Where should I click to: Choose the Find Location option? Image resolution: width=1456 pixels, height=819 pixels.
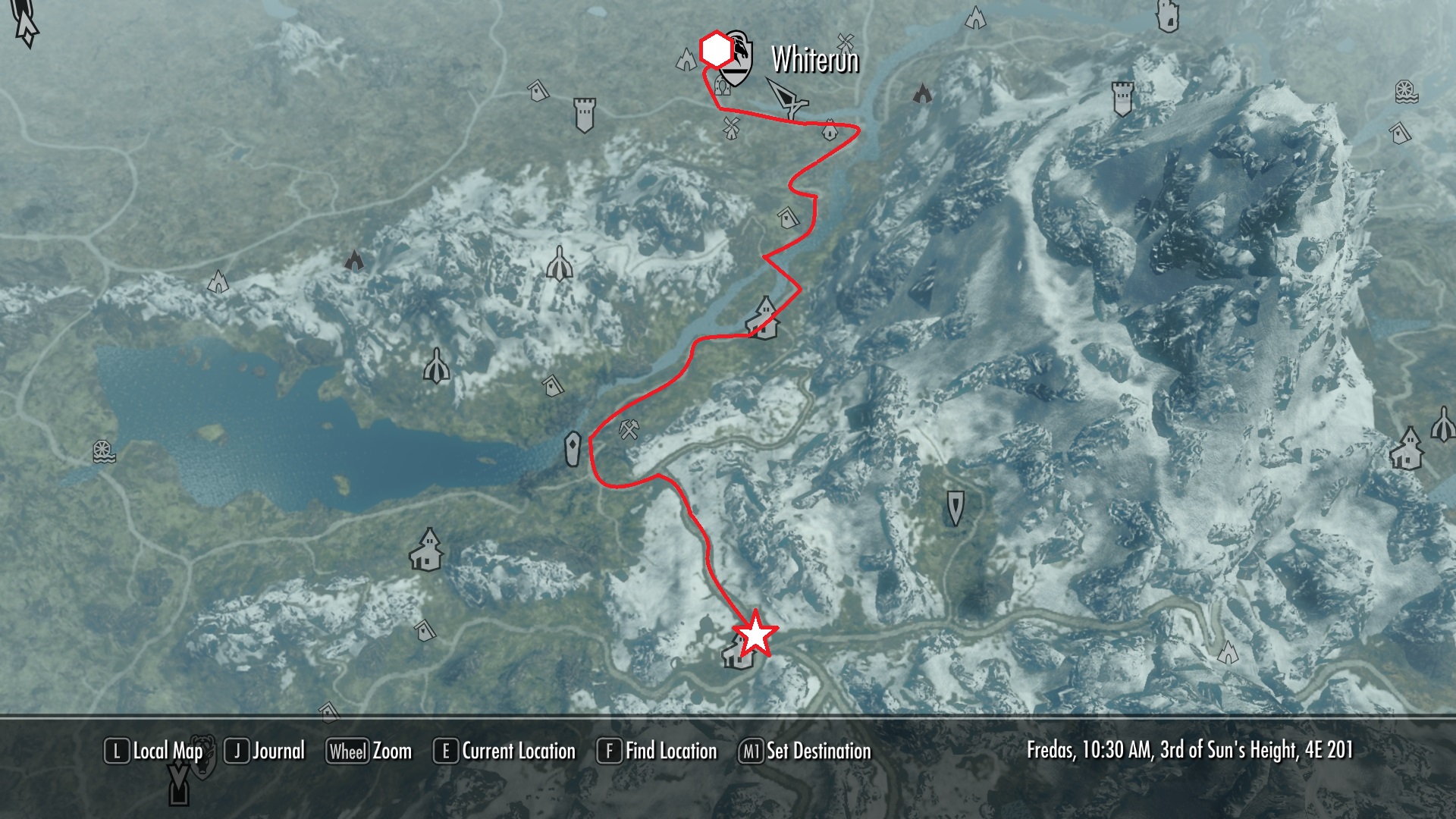[657, 752]
